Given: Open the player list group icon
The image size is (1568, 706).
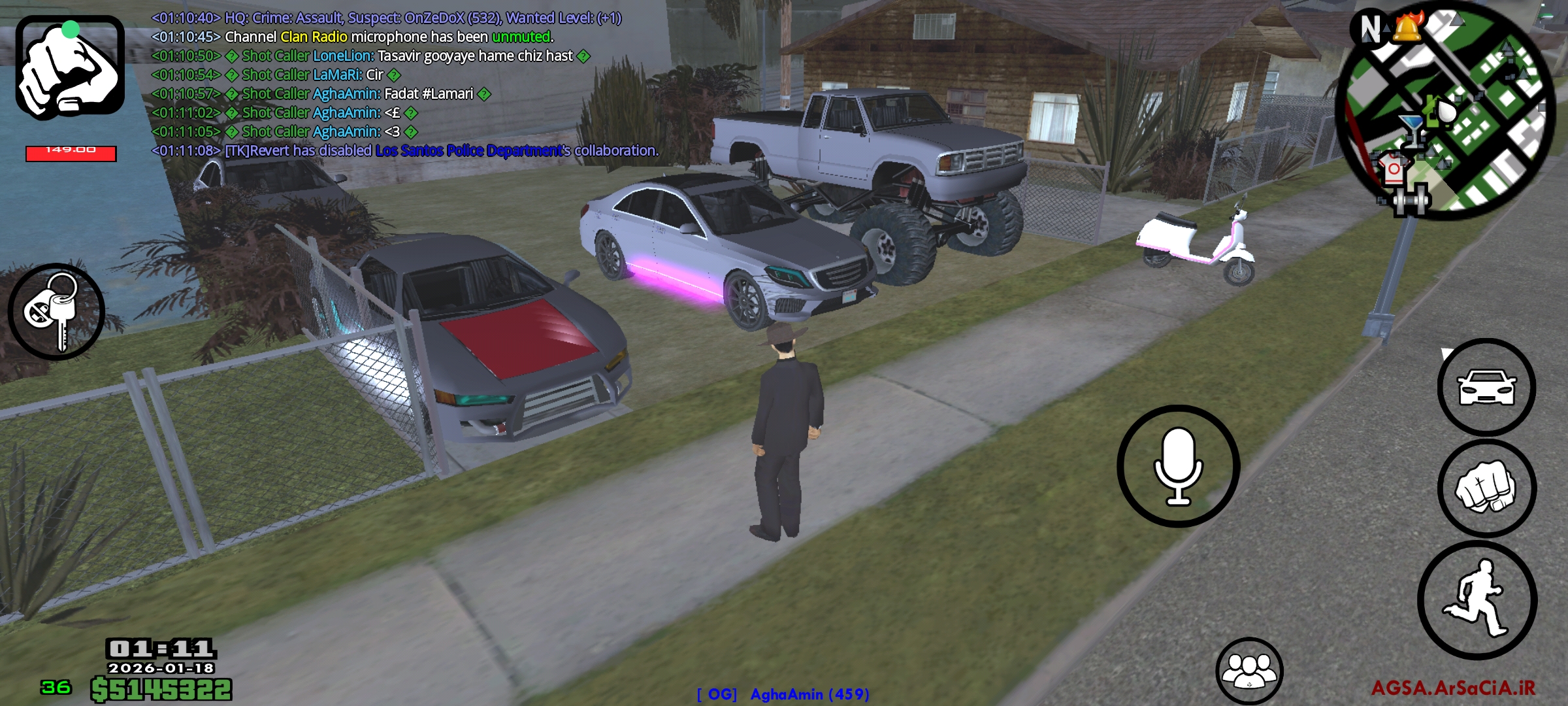Looking at the screenshot, I should point(1249,671).
